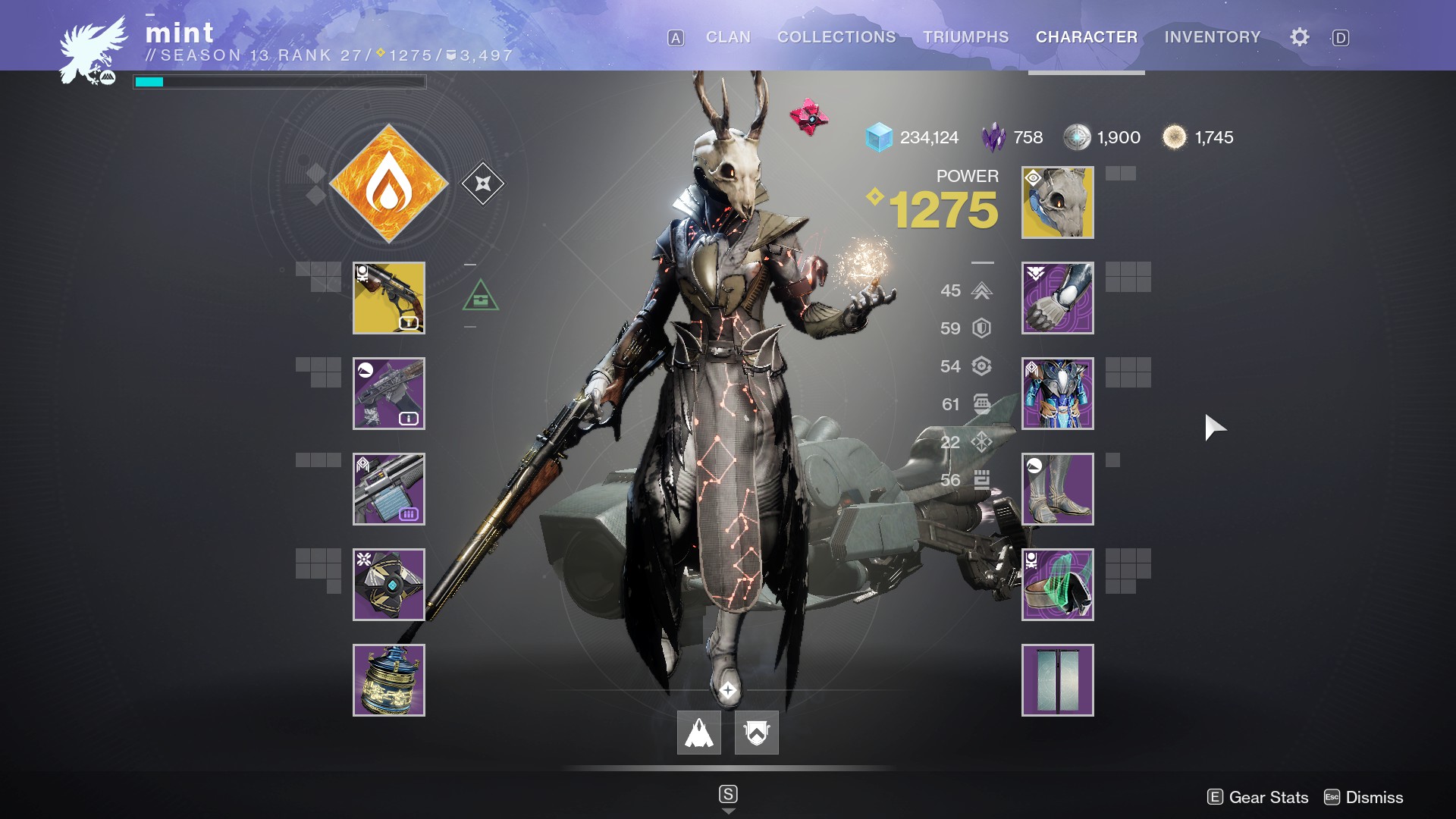This screenshot has height=819, width=1456.
Task: Select the leg armor boots slot
Action: [x=1058, y=489]
